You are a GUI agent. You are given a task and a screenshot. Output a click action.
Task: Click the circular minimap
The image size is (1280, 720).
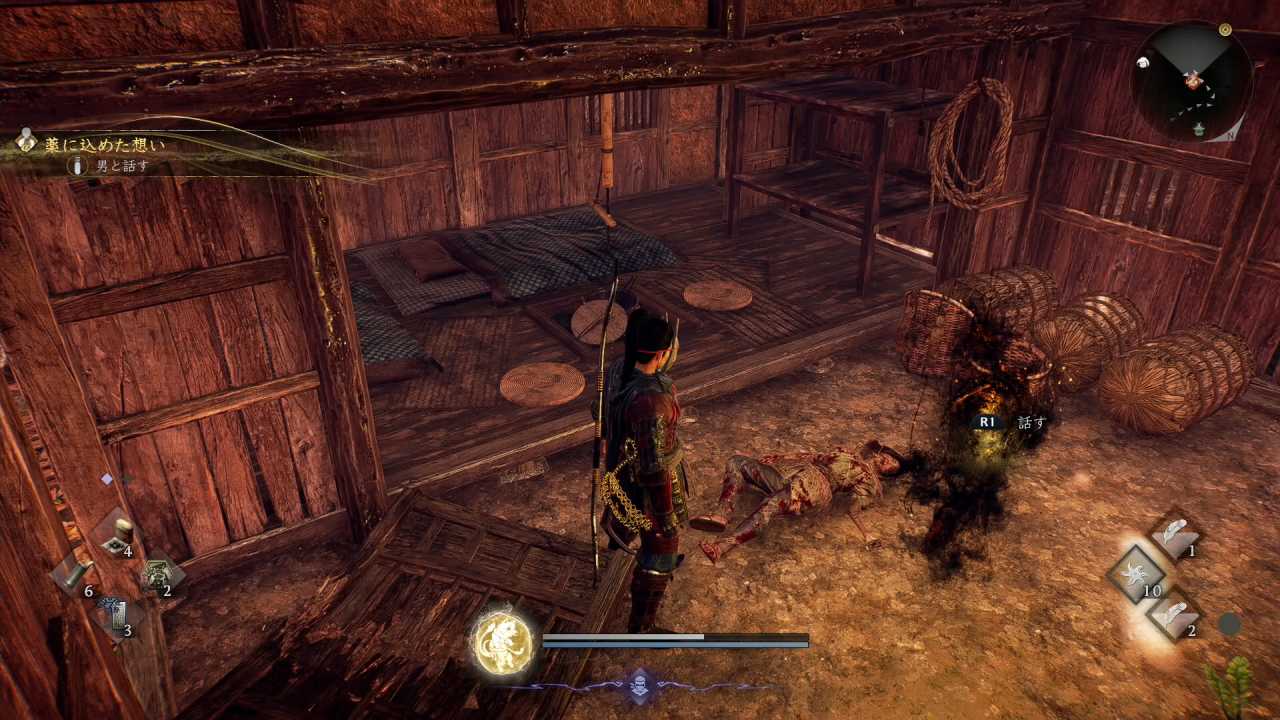tap(1192, 81)
